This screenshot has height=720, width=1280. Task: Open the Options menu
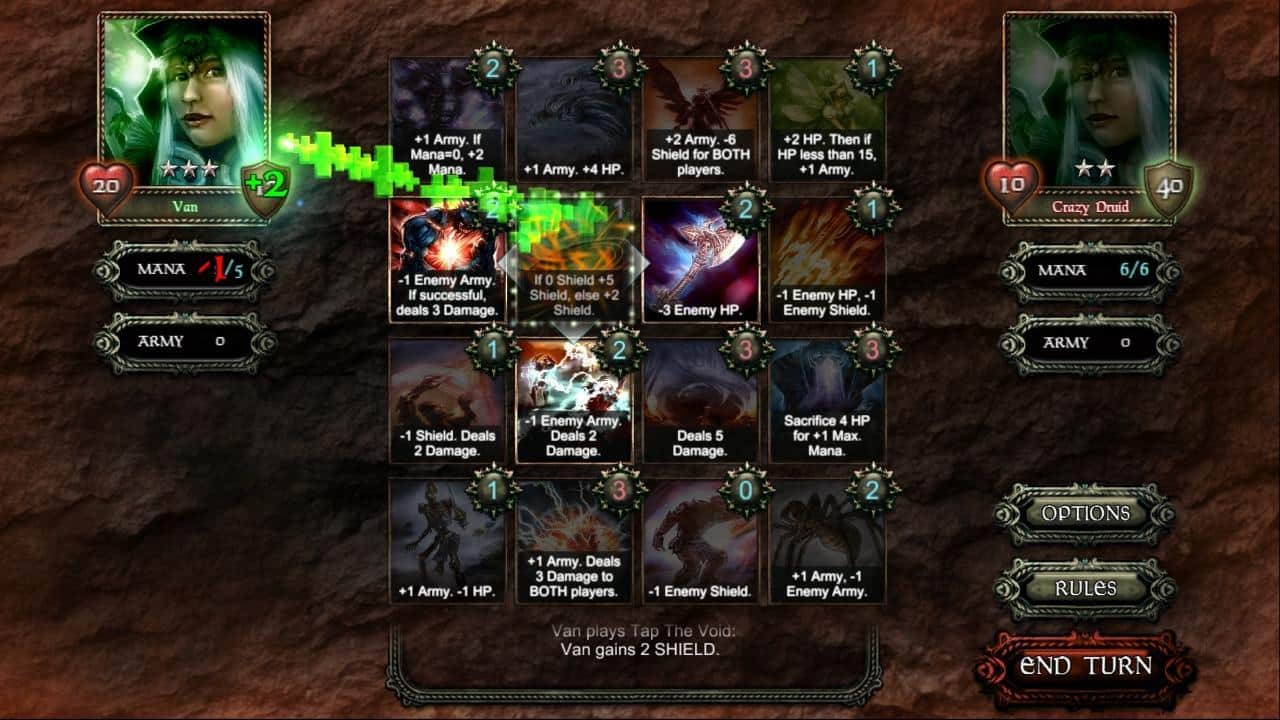1085,514
